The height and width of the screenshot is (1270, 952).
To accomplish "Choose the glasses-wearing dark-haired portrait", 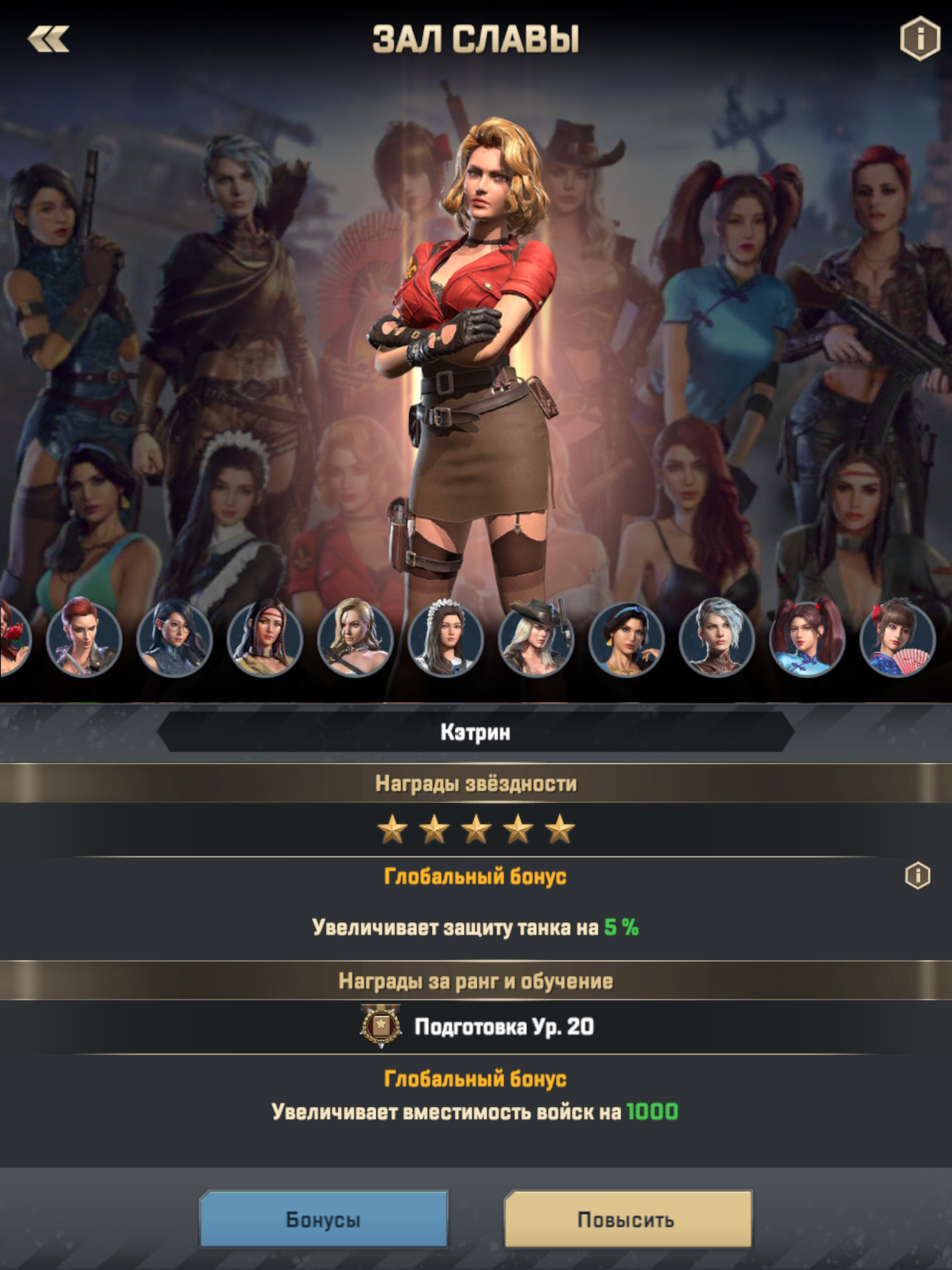I will pyautogui.click(x=174, y=637).
